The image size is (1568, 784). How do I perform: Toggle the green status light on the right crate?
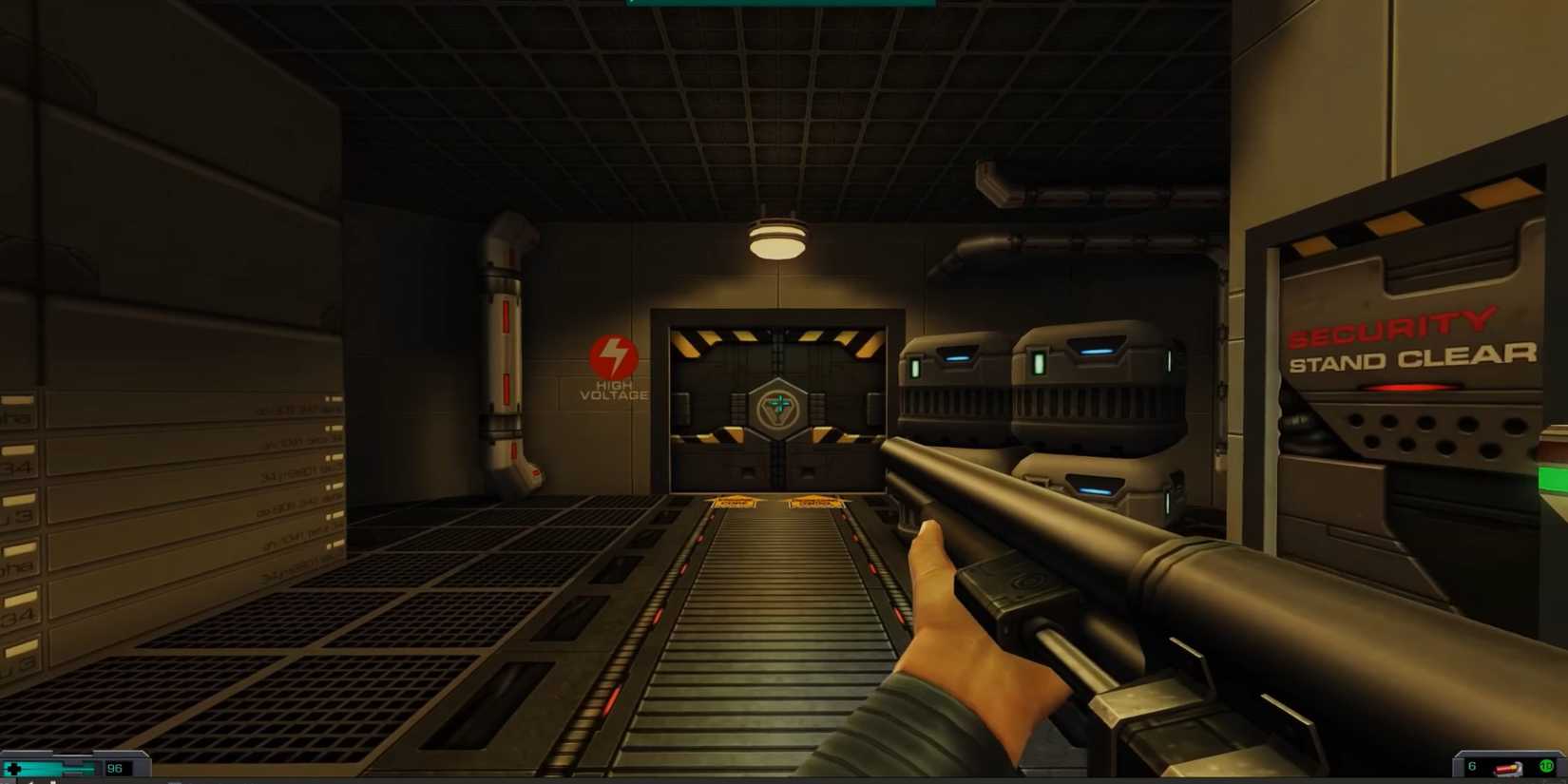click(1041, 361)
